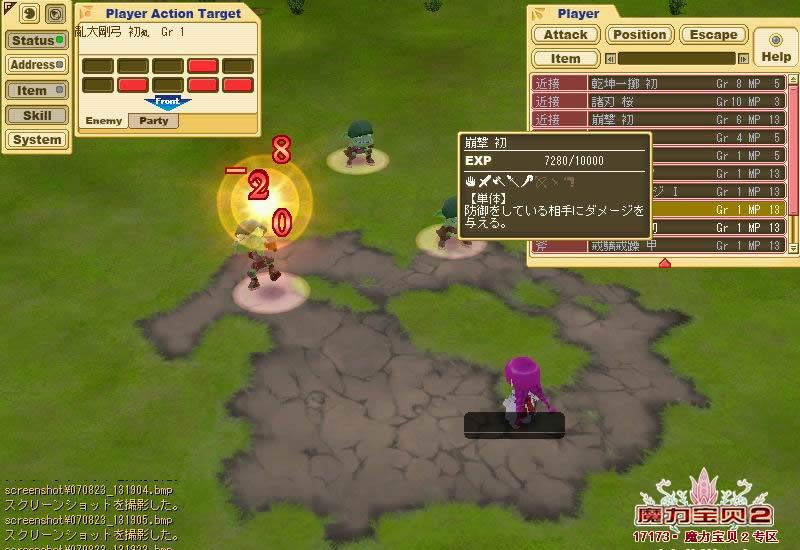The image size is (800, 550).
Task: Click the red collapse arrow below the Player panel
Action: point(664,264)
